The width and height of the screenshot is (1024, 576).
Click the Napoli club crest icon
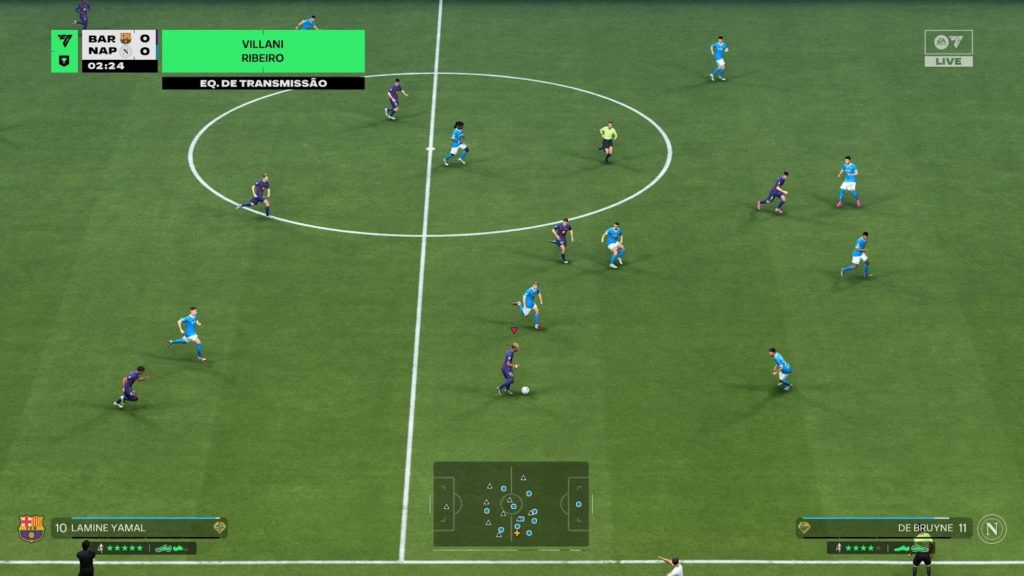(992, 528)
